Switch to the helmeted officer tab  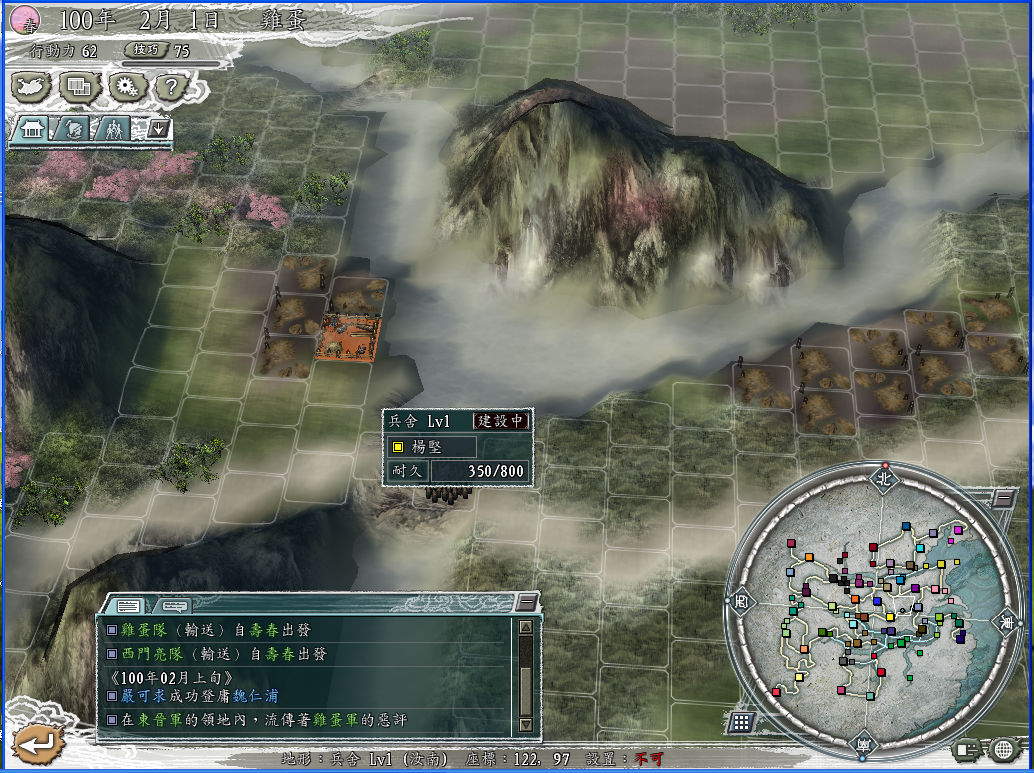pos(73,129)
